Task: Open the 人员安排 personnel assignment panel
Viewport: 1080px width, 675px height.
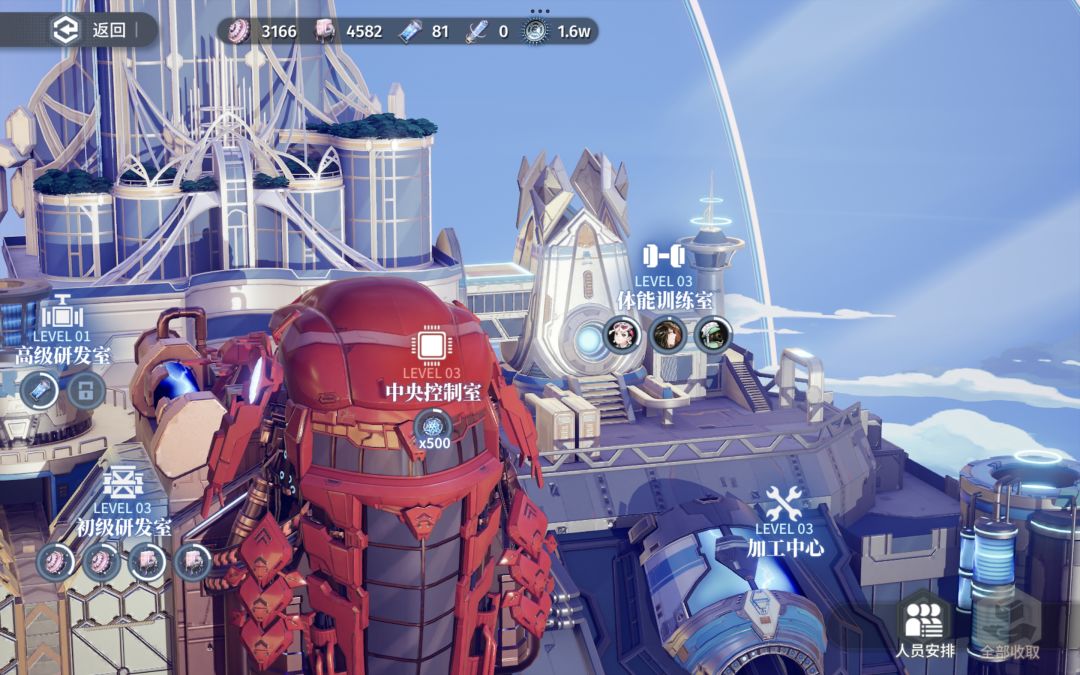Action: (925, 628)
